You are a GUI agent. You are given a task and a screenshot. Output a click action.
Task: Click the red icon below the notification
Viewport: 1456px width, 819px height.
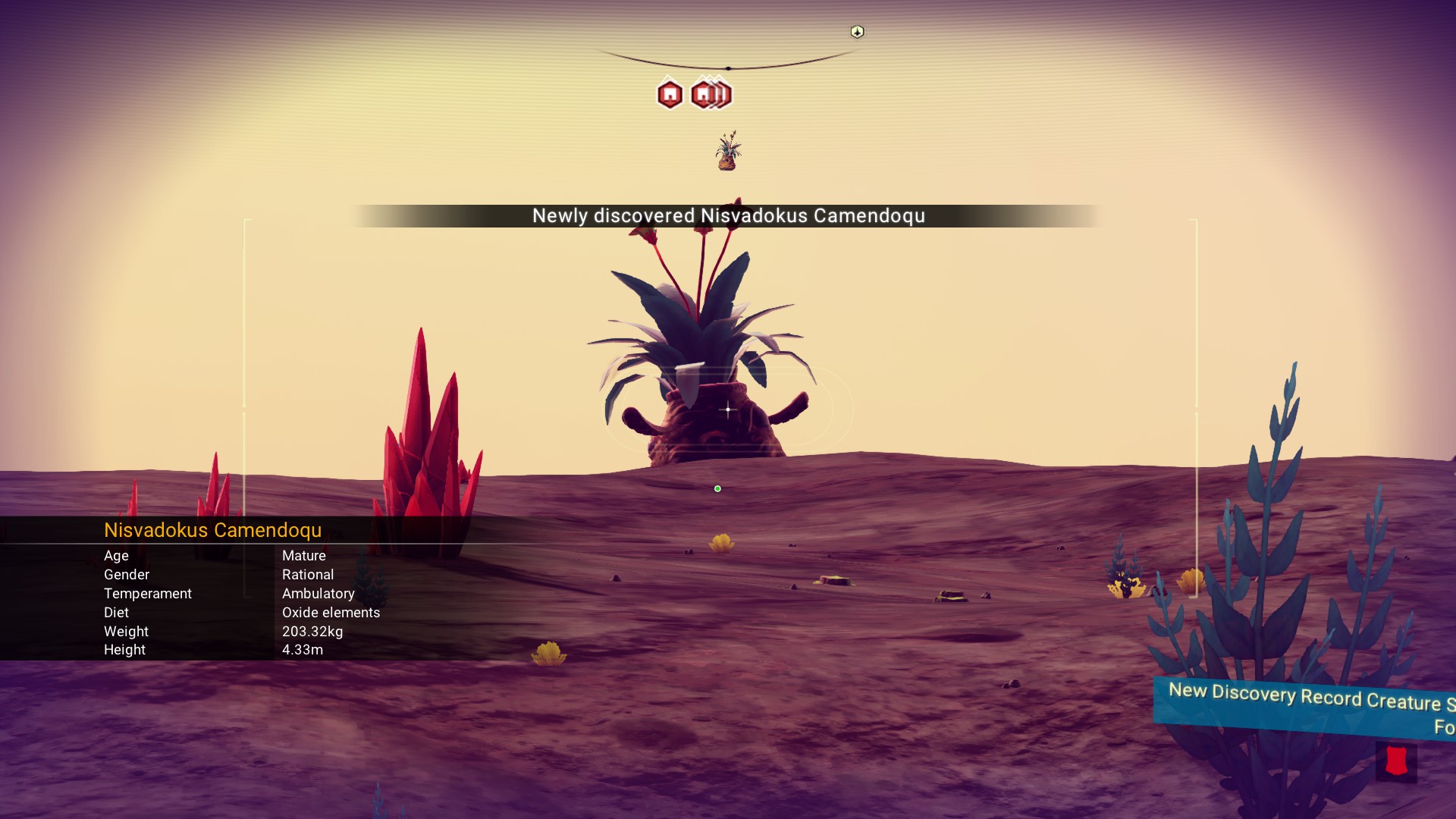click(x=1396, y=761)
